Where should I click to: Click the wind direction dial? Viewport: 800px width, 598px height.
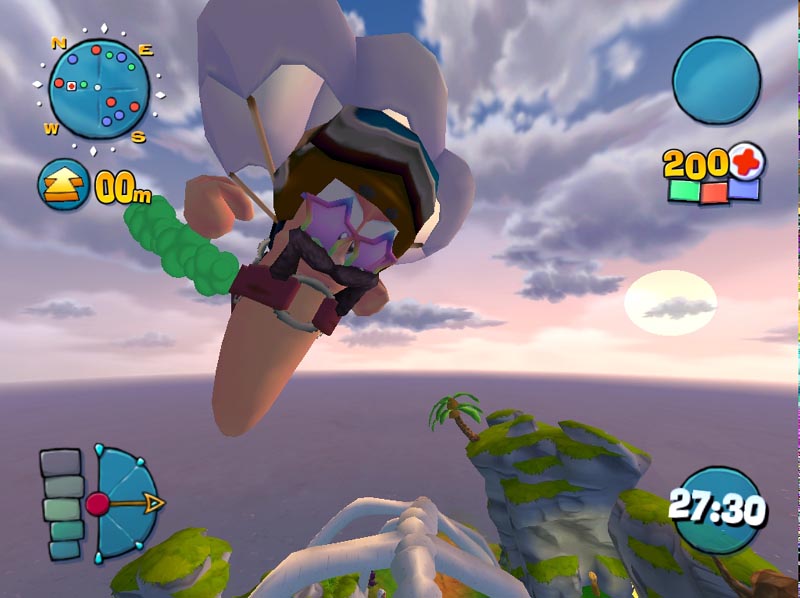(122, 503)
